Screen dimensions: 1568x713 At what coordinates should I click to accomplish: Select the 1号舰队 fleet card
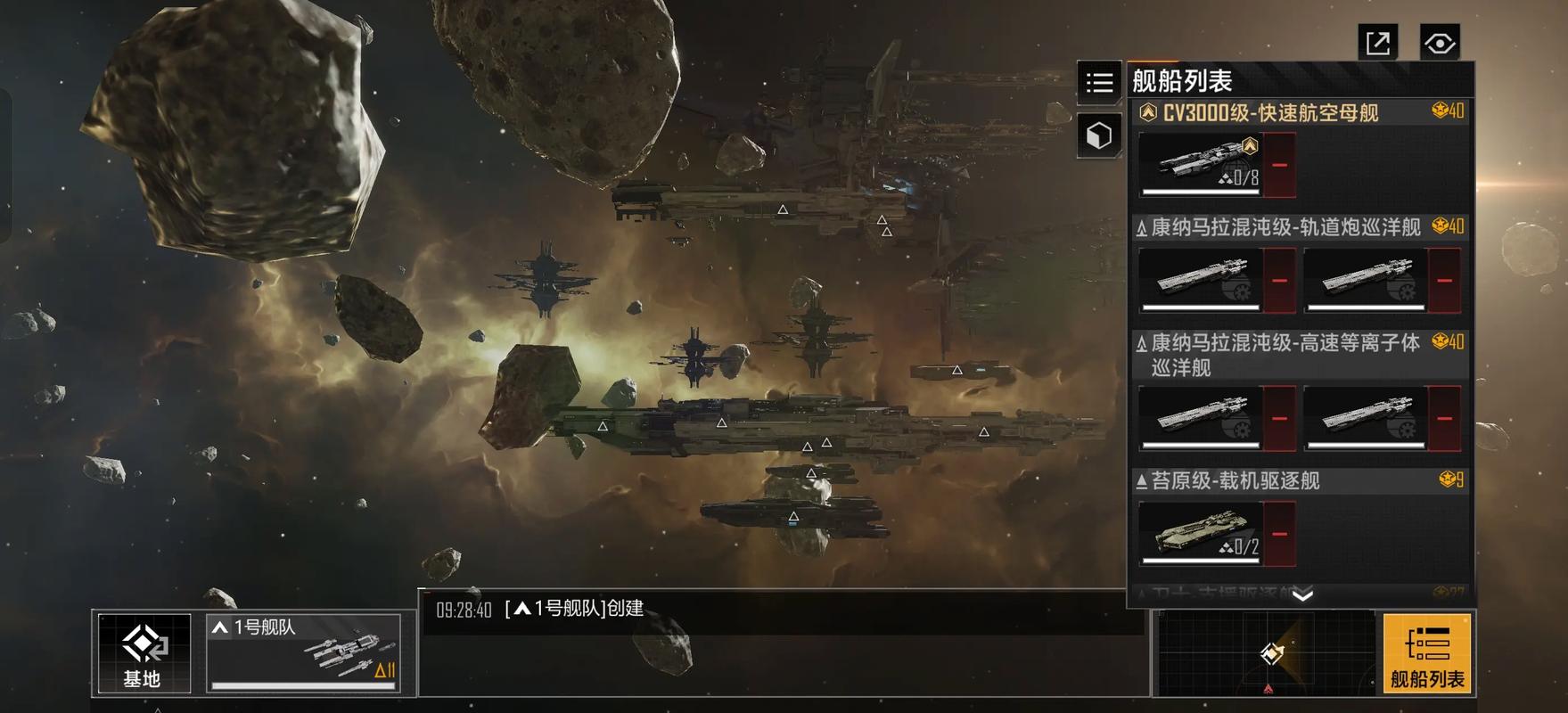coord(304,652)
